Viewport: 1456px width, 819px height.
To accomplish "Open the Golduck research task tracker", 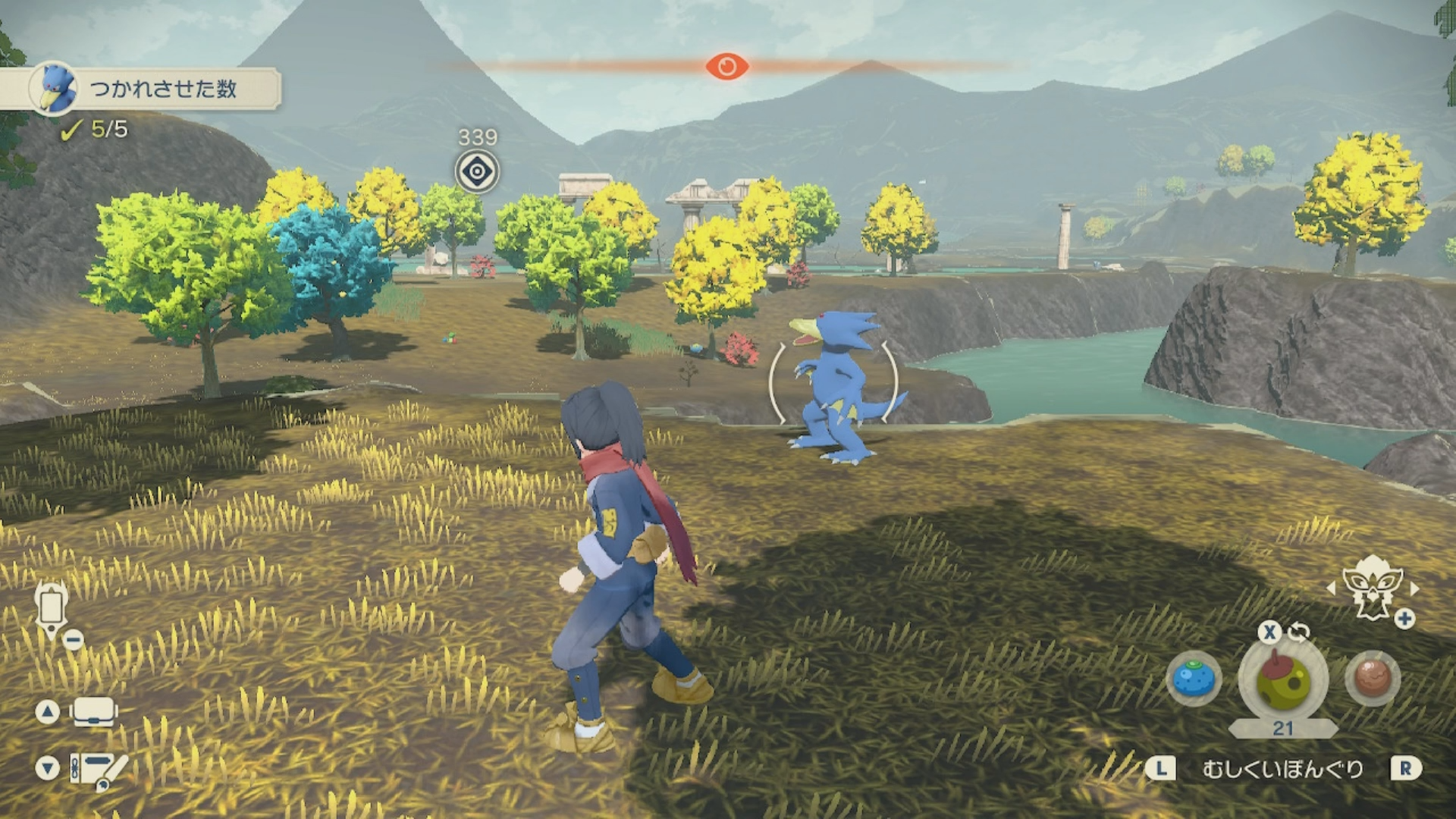I will pyautogui.click(x=152, y=89).
